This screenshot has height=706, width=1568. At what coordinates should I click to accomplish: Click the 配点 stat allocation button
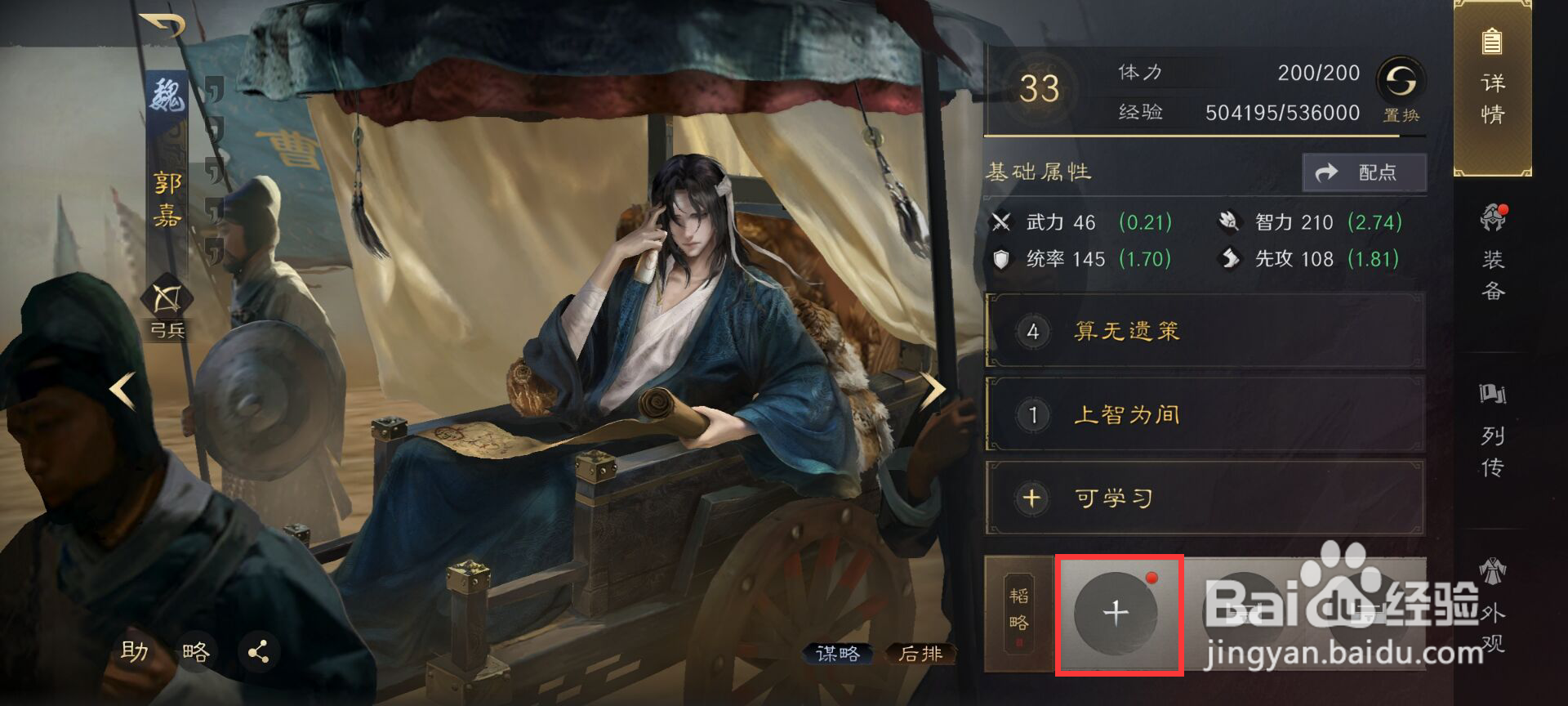tap(1362, 172)
